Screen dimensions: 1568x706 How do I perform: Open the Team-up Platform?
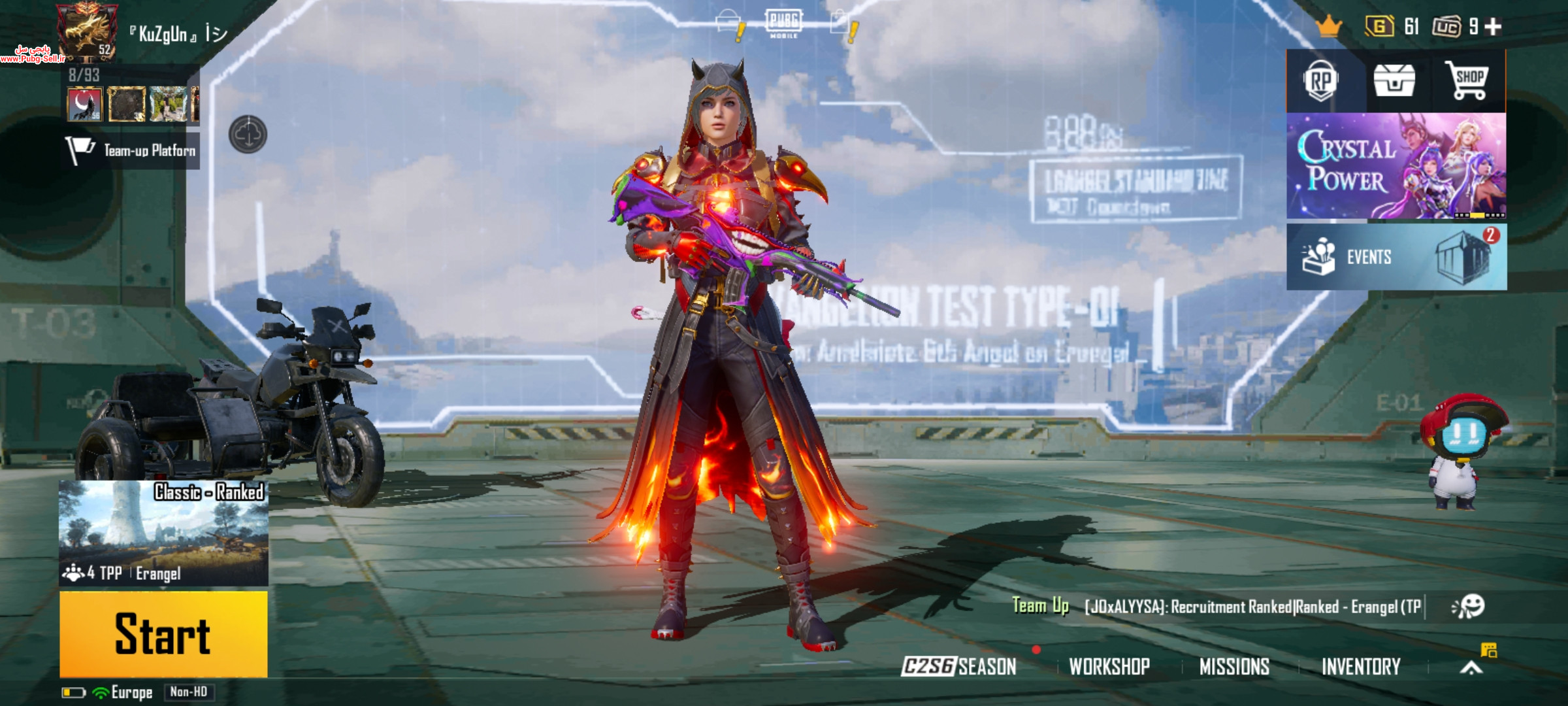132,151
